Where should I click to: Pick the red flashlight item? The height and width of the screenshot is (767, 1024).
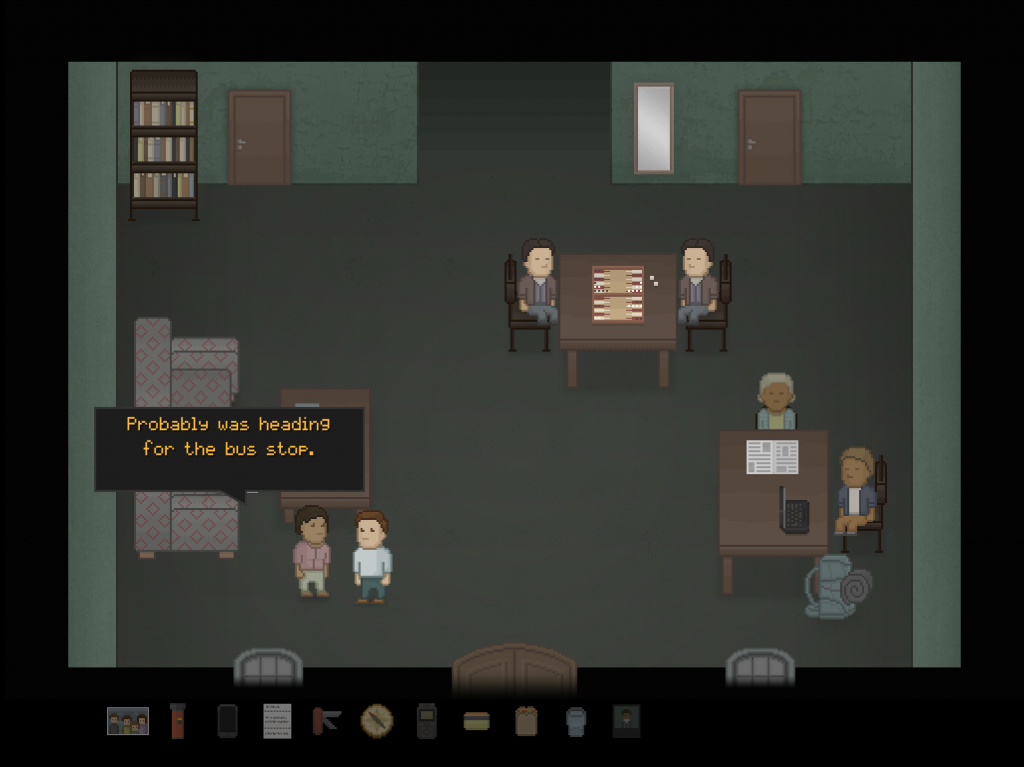coord(177,721)
